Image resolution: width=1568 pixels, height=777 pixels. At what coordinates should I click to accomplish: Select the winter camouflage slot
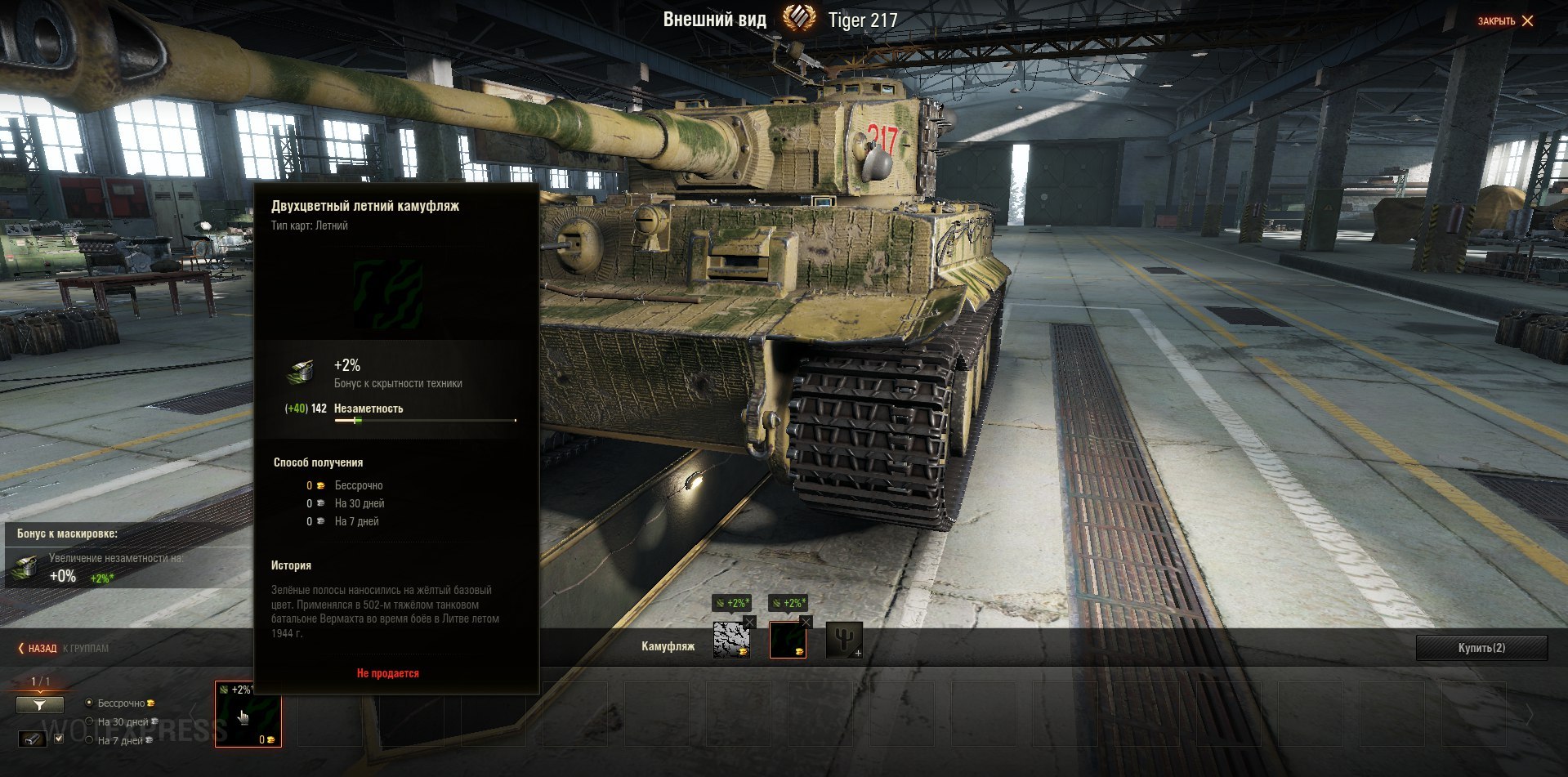[730, 641]
